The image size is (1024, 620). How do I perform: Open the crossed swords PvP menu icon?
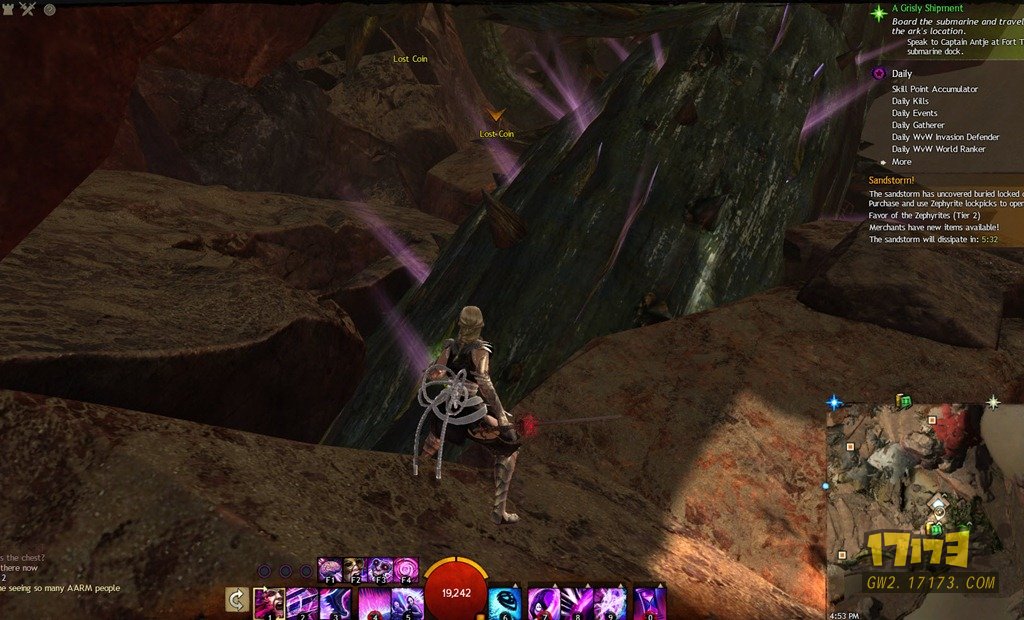(28, 9)
